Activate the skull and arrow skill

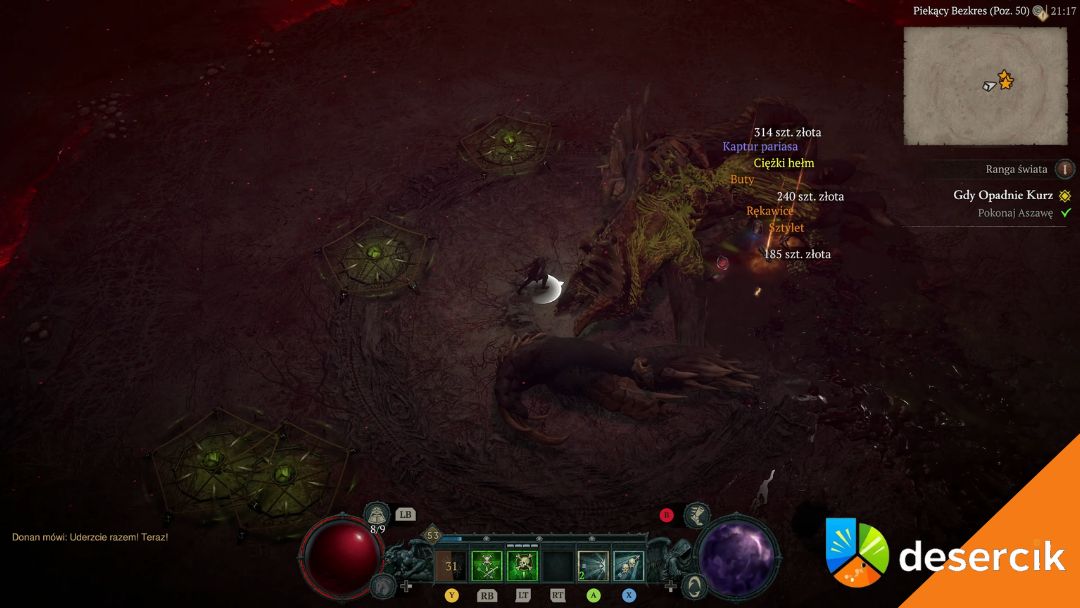[628, 567]
